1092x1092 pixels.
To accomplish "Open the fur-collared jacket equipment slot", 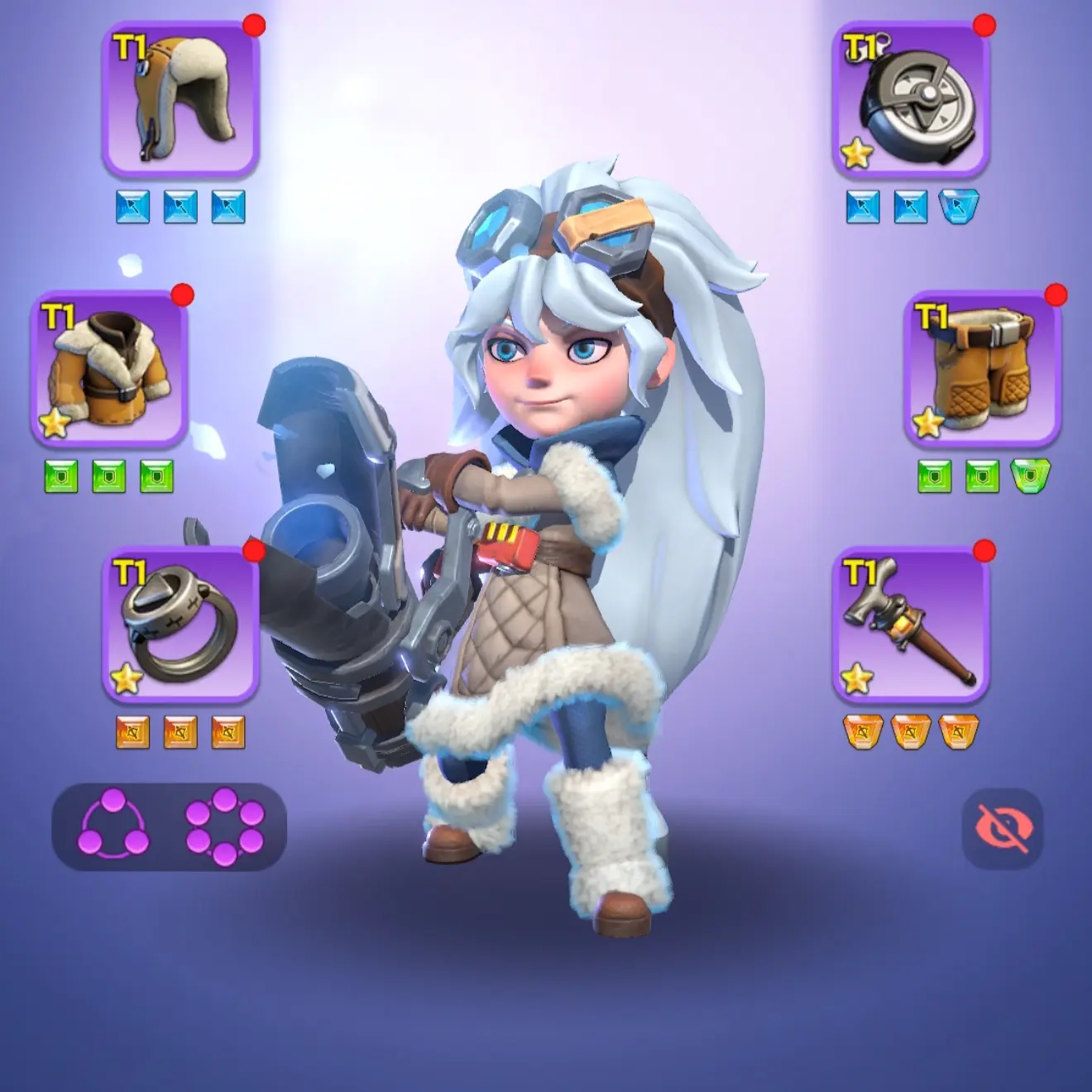I will (109, 368).
